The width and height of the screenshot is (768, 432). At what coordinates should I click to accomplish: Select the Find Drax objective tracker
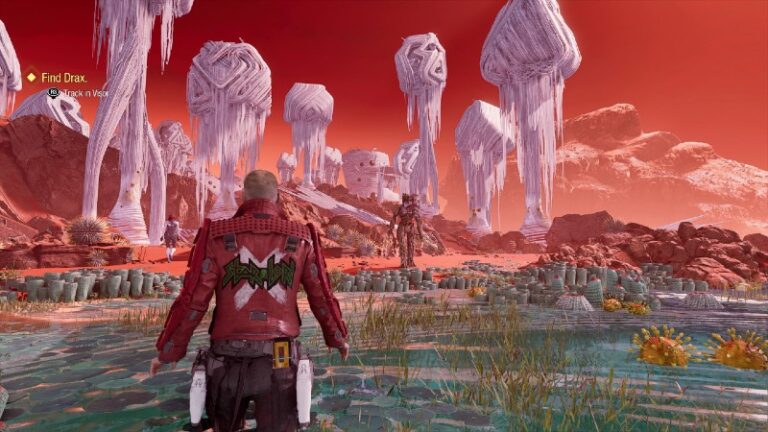point(63,77)
